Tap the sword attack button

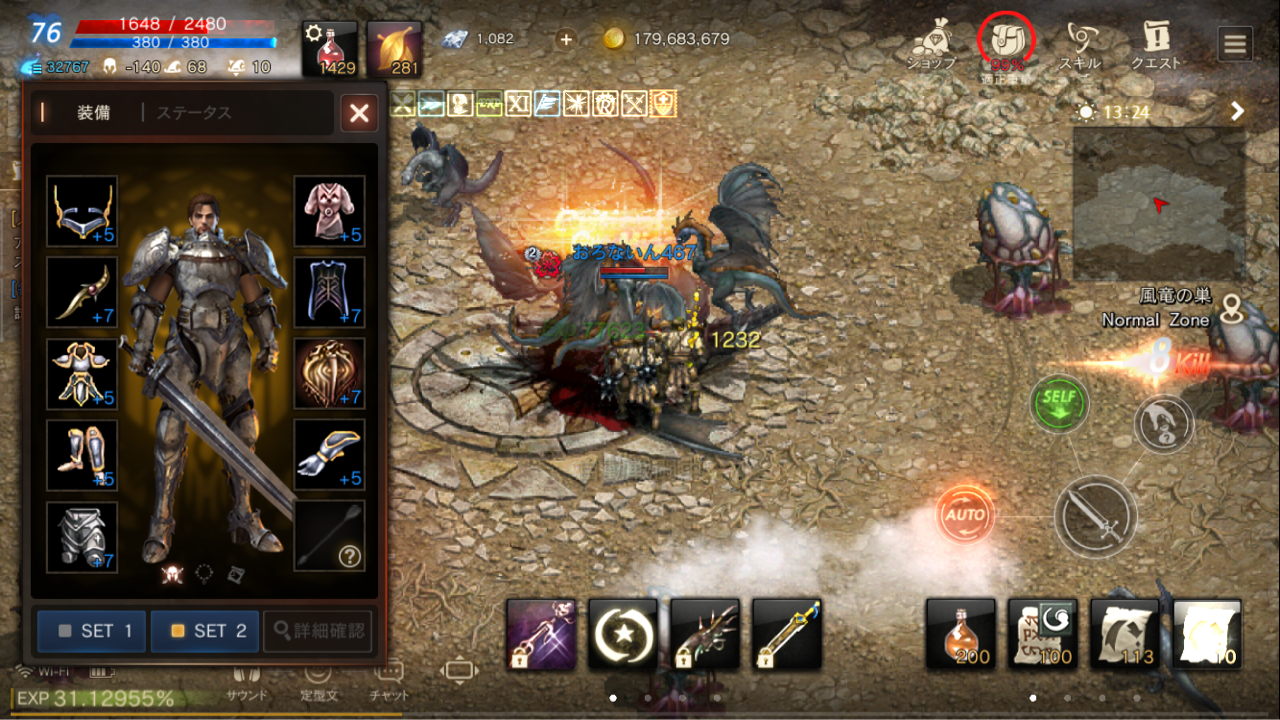click(x=1097, y=516)
